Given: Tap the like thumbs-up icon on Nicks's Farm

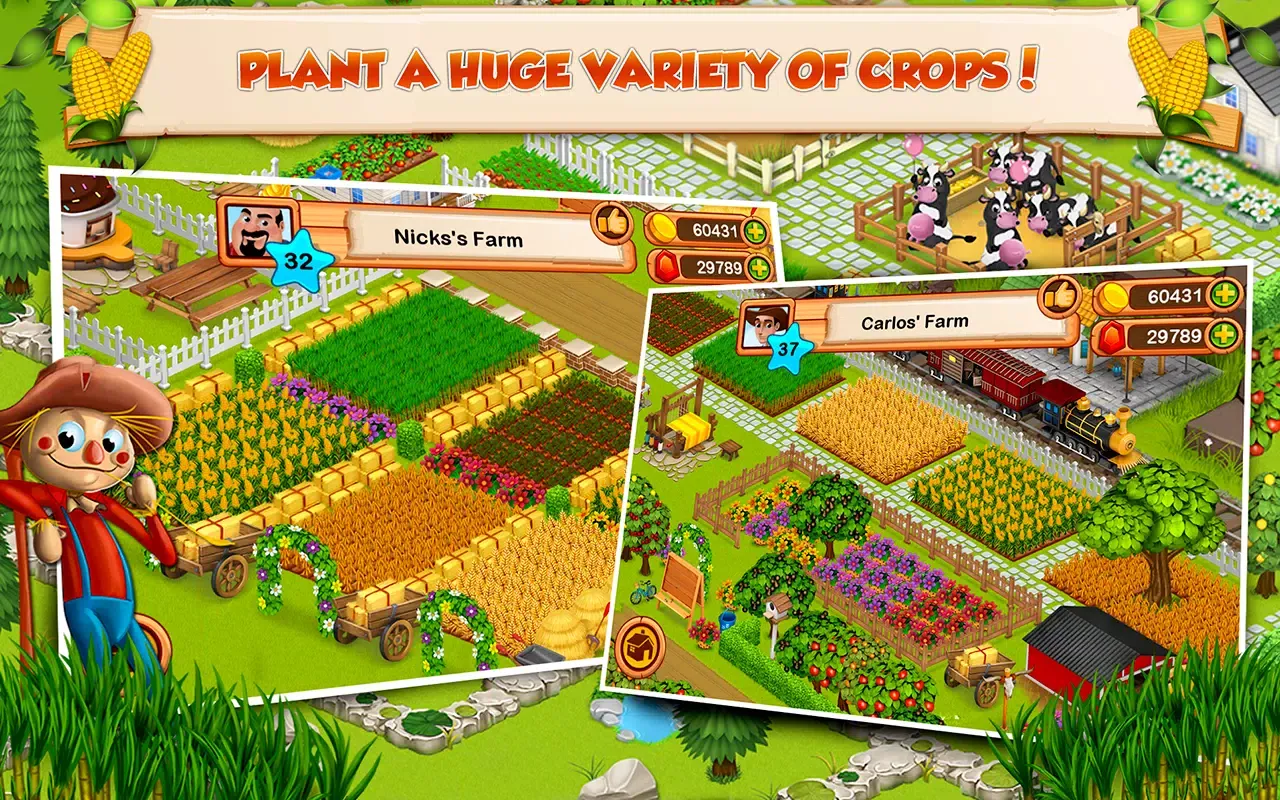Looking at the screenshot, I should coord(612,222).
